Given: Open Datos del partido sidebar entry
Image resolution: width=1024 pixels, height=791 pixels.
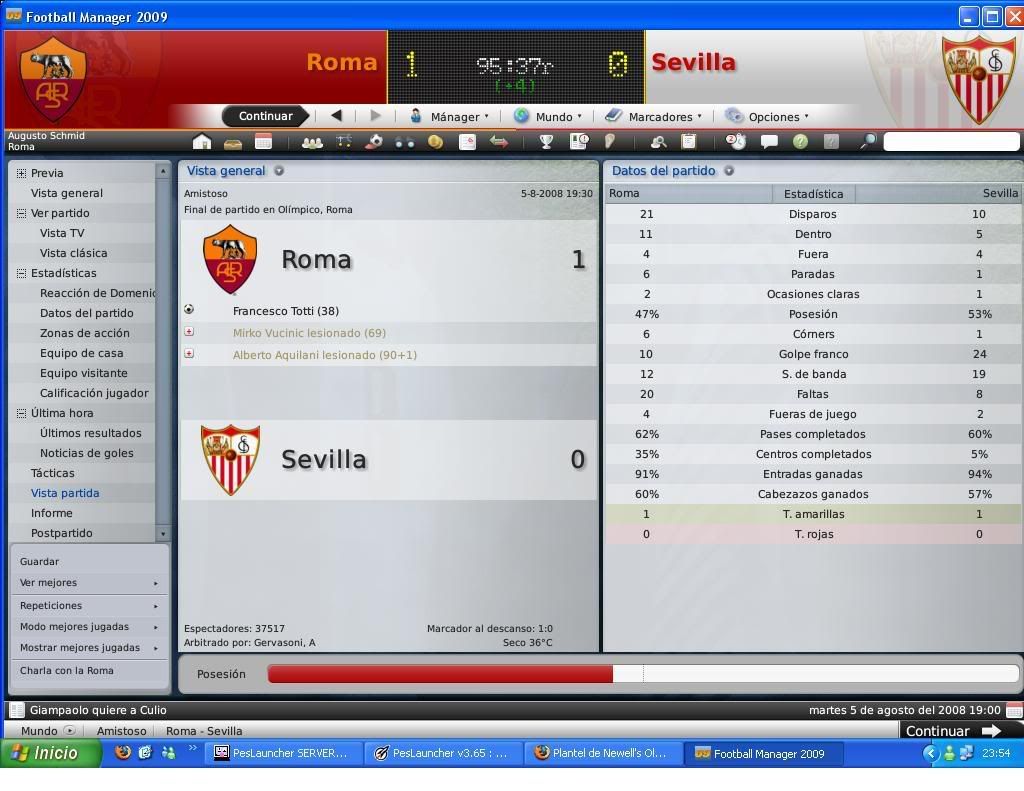Looking at the screenshot, I should tap(86, 313).
